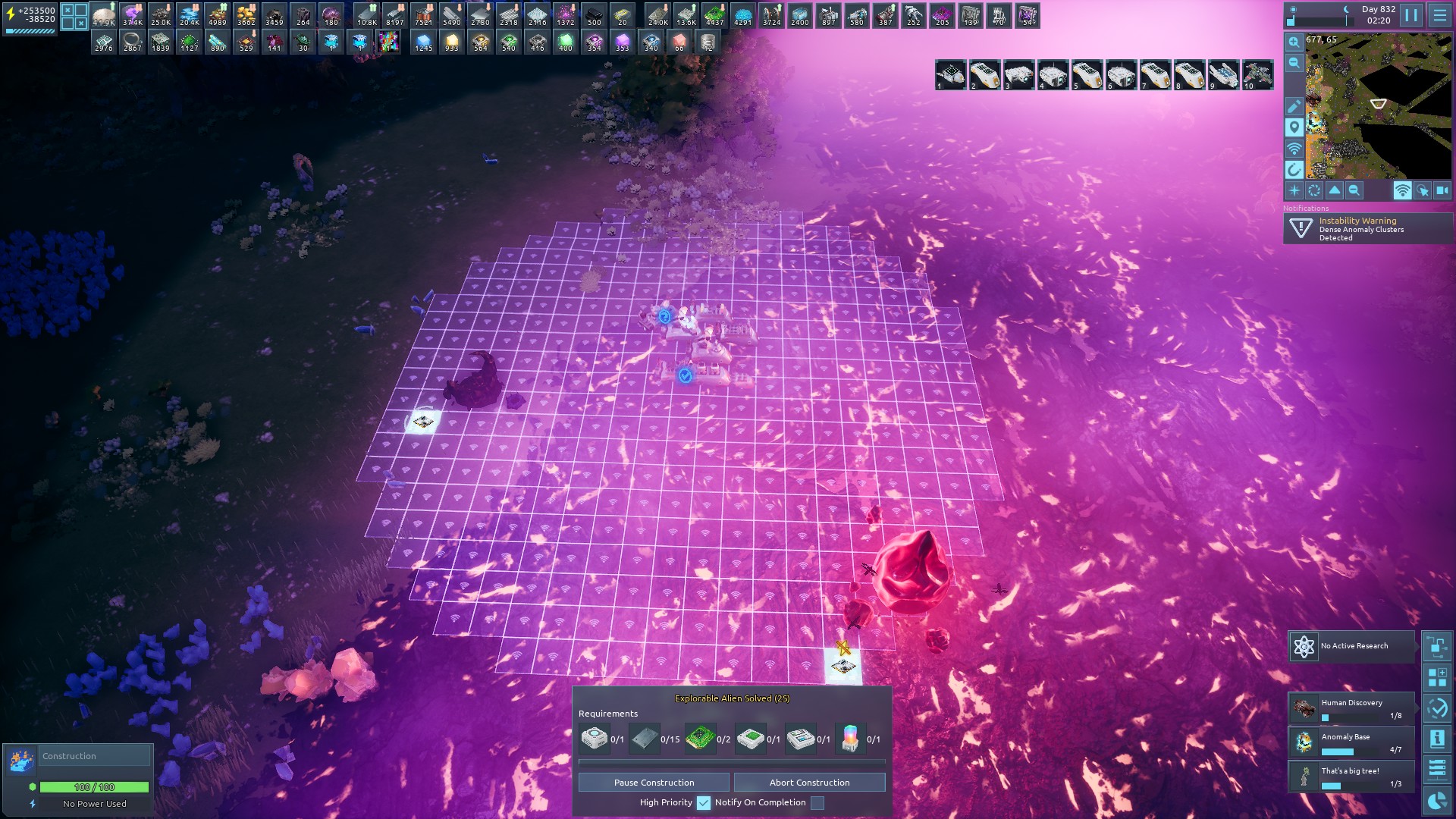
Task: Enable Notify On Completion checkbox
Action: tap(817, 802)
